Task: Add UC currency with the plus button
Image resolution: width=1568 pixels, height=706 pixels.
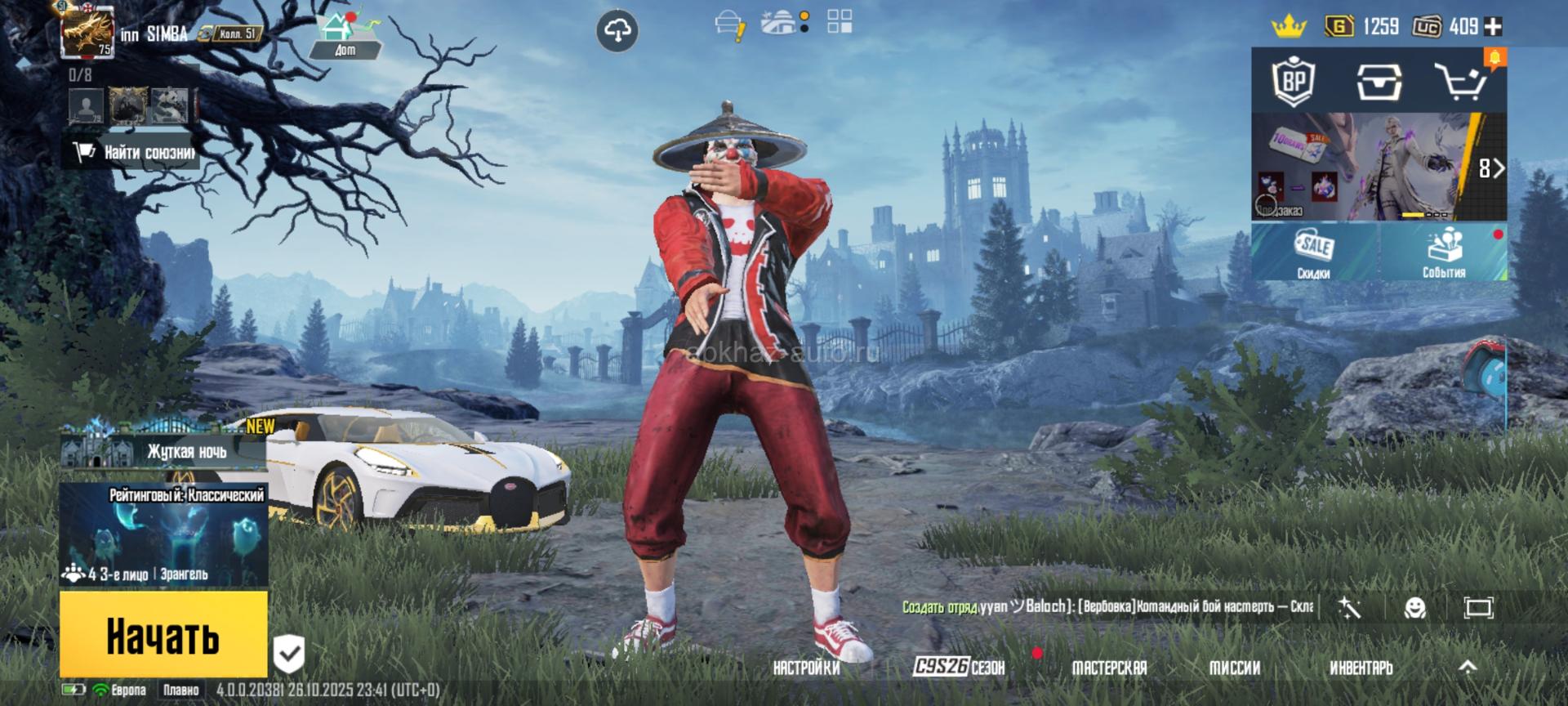Action: pyautogui.click(x=1493, y=27)
